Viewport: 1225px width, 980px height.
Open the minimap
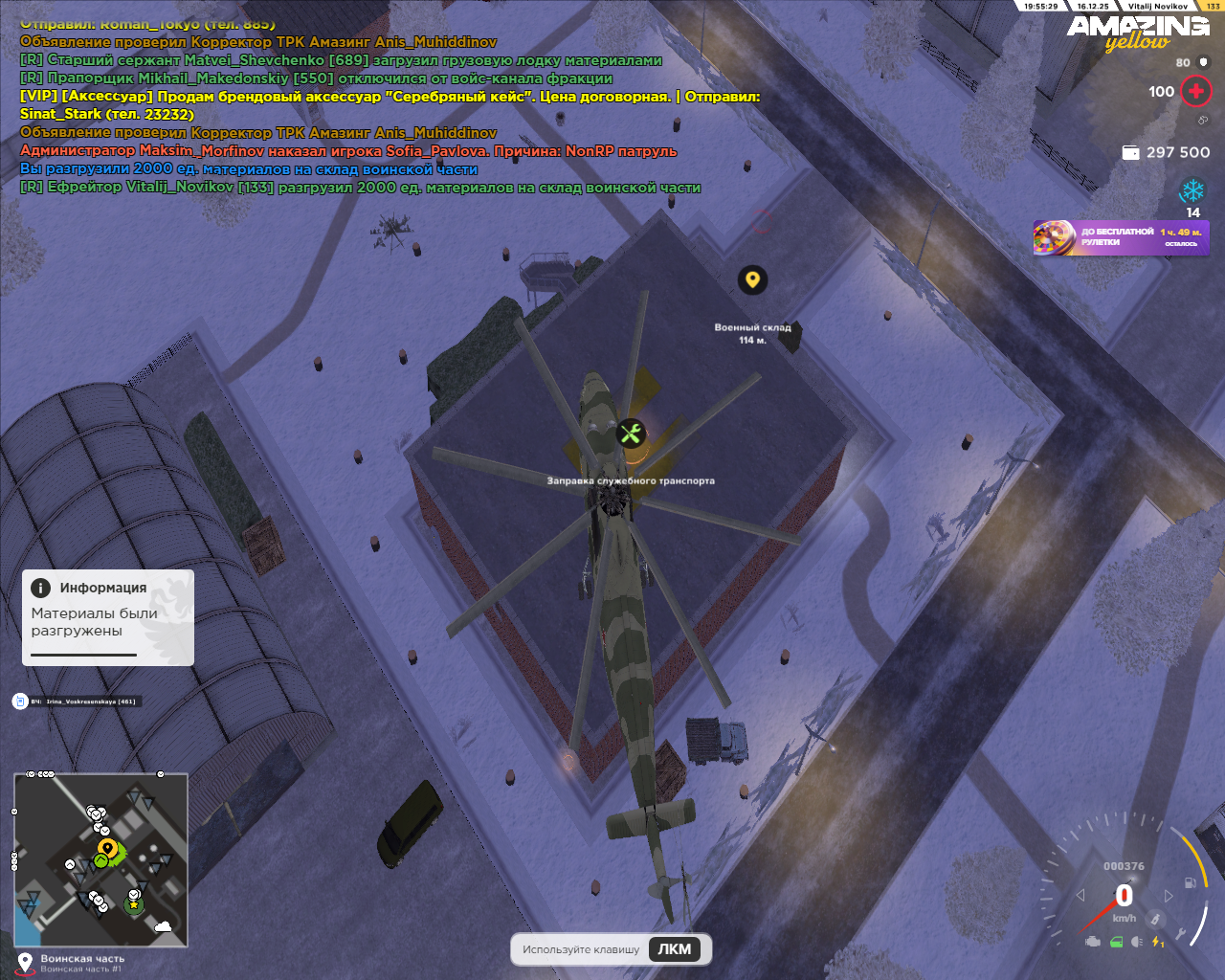(x=100, y=859)
